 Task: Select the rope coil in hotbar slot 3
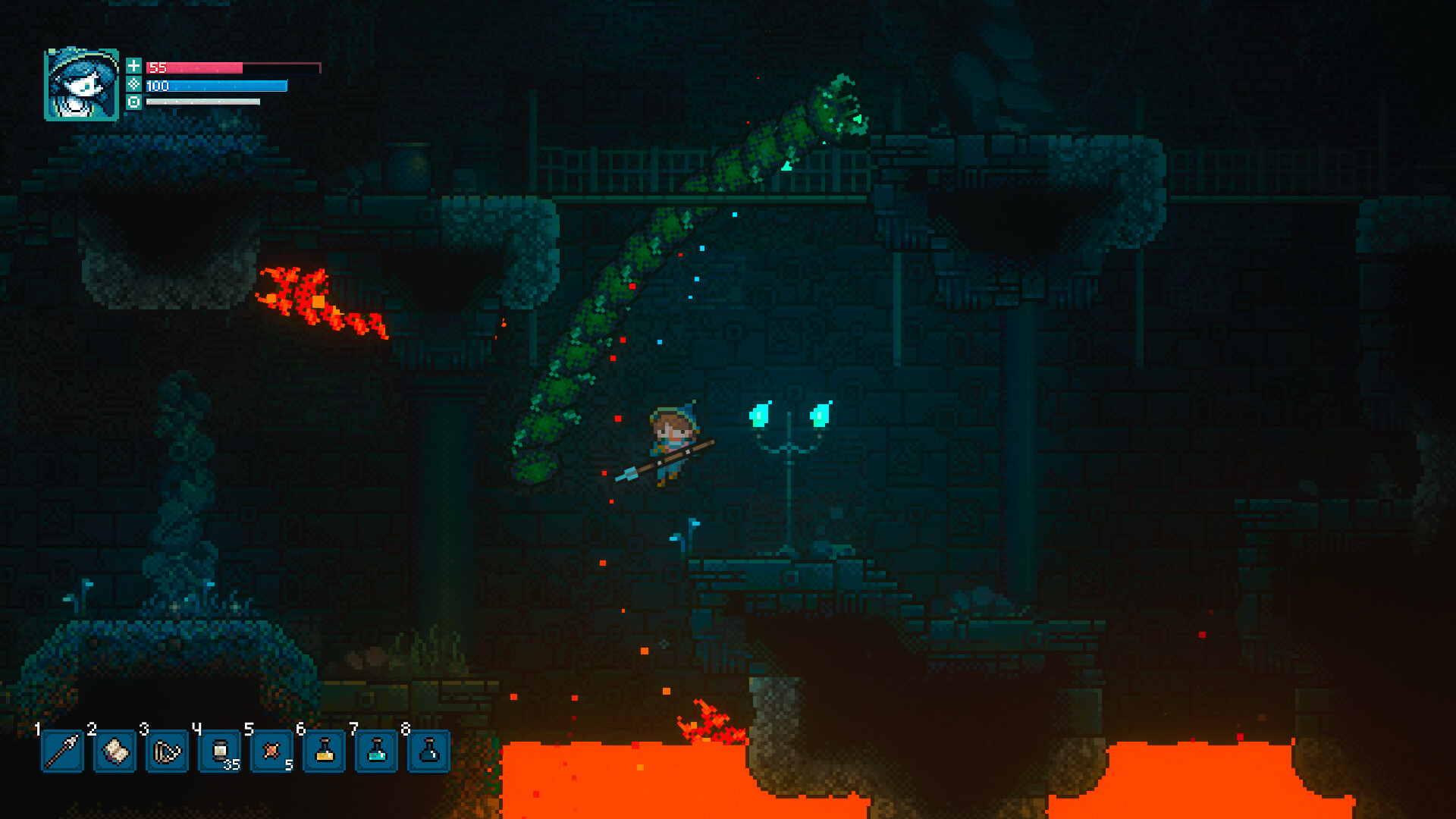(x=168, y=752)
